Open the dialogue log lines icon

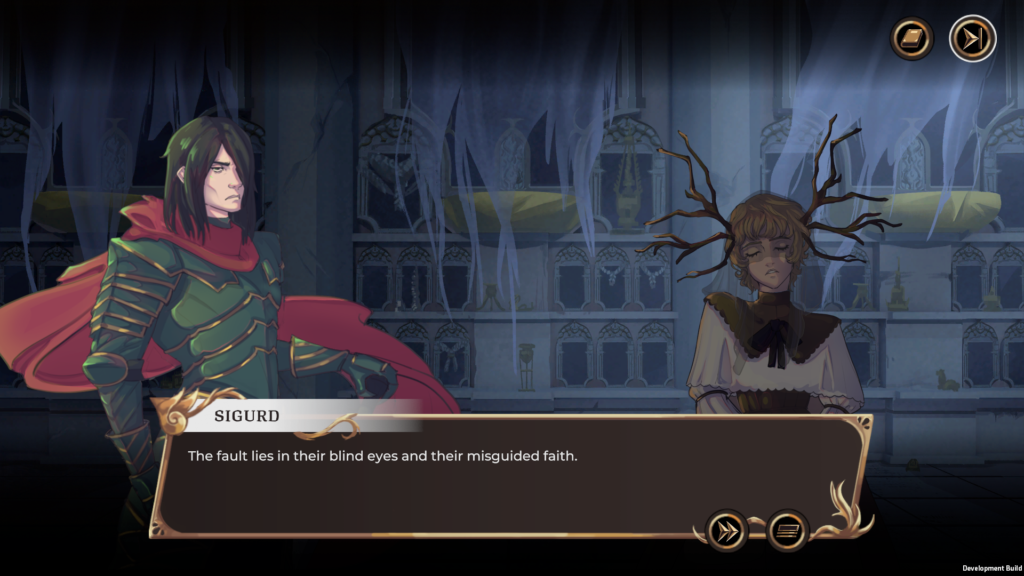(x=788, y=530)
